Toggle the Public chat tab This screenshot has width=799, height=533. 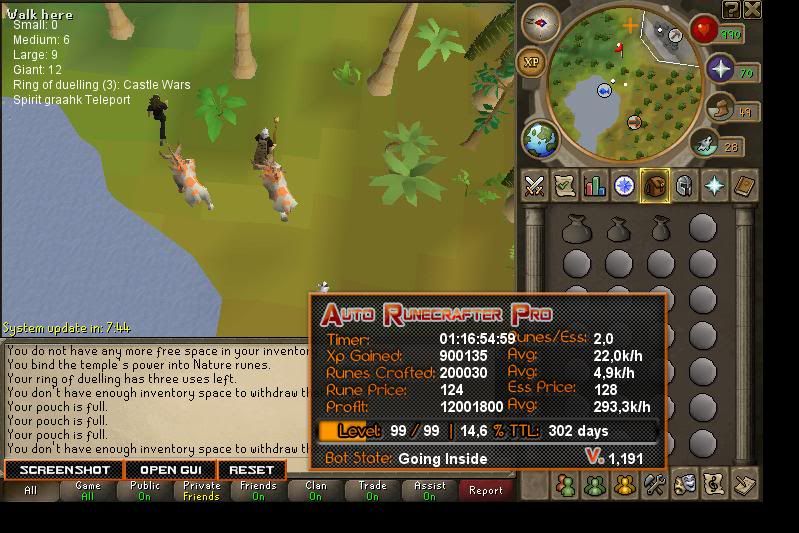145,491
